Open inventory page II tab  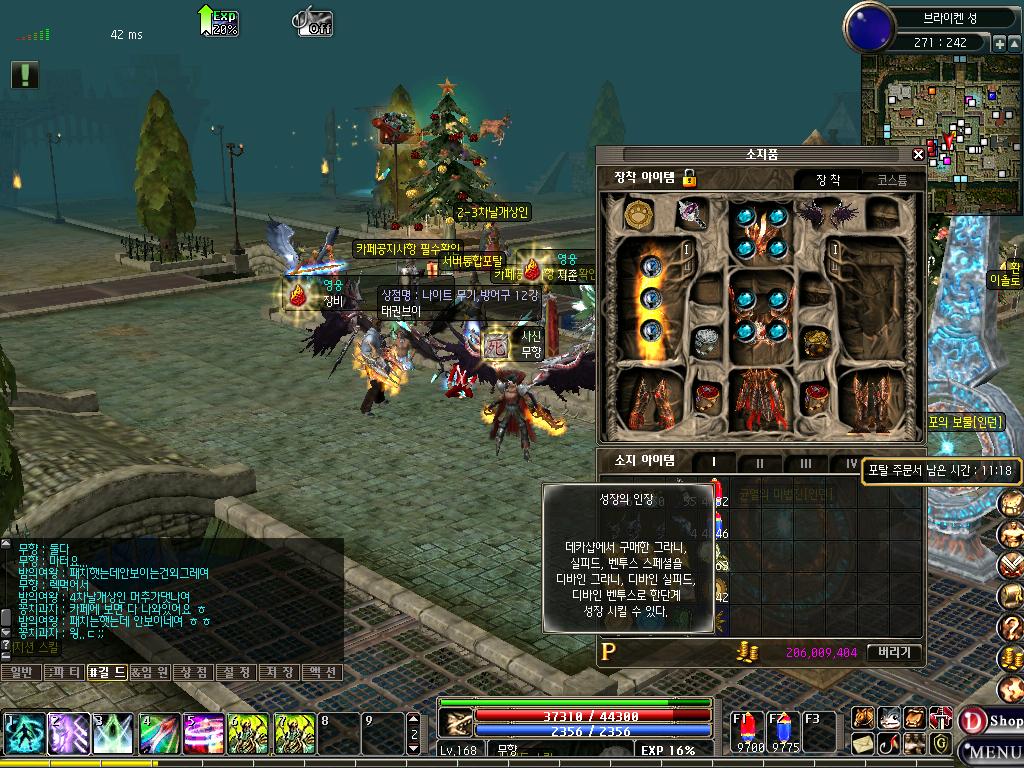click(x=759, y=463)
